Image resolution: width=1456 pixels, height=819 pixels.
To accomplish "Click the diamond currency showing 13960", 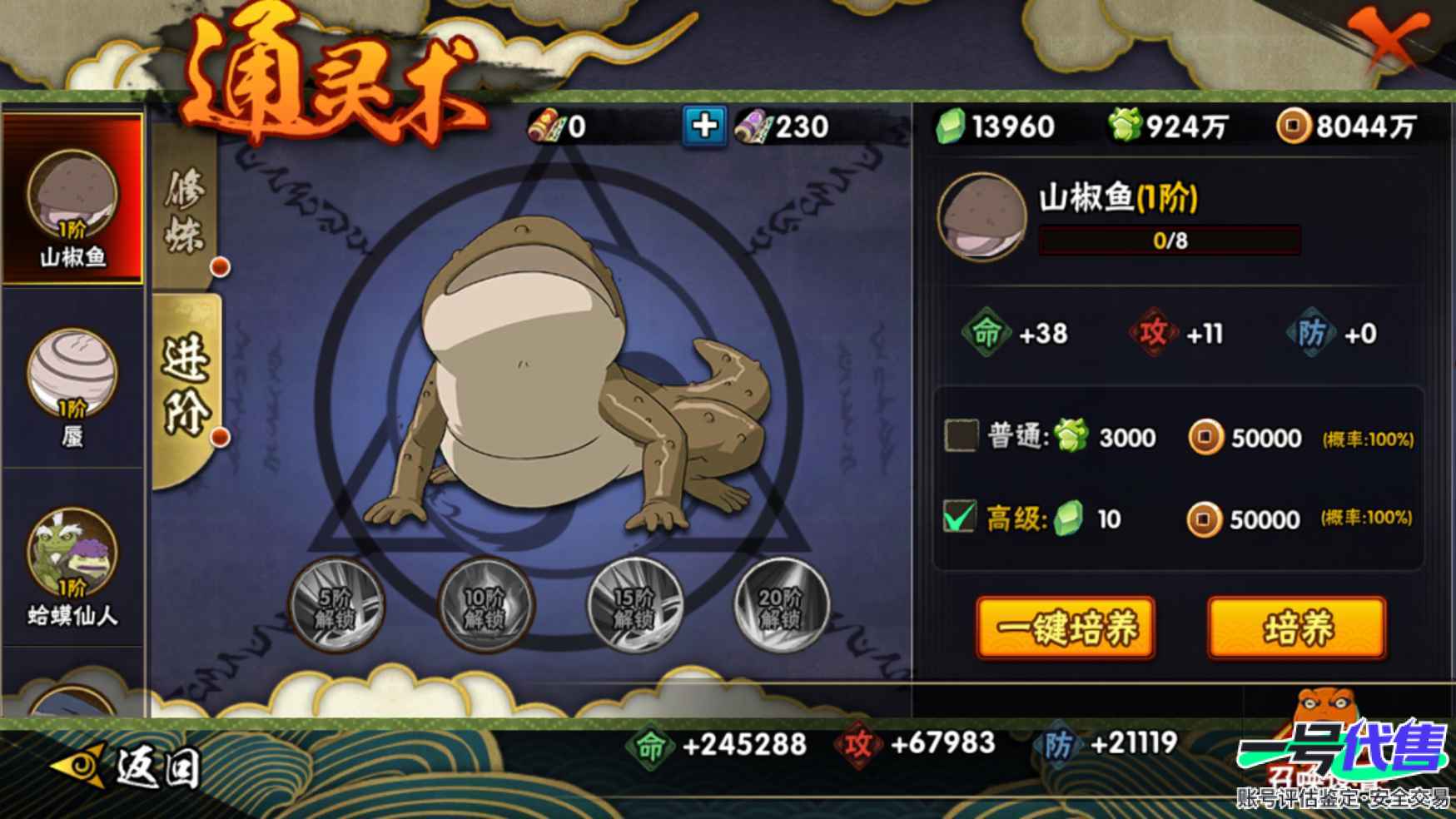I will tap(999, 127).
